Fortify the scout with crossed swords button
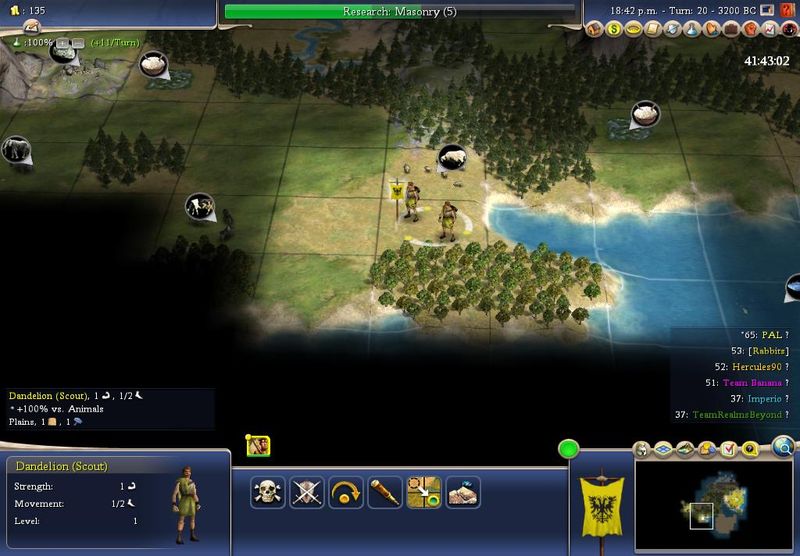Image resolution: width=800 pixels, height=556 pixels. (306, 491)
